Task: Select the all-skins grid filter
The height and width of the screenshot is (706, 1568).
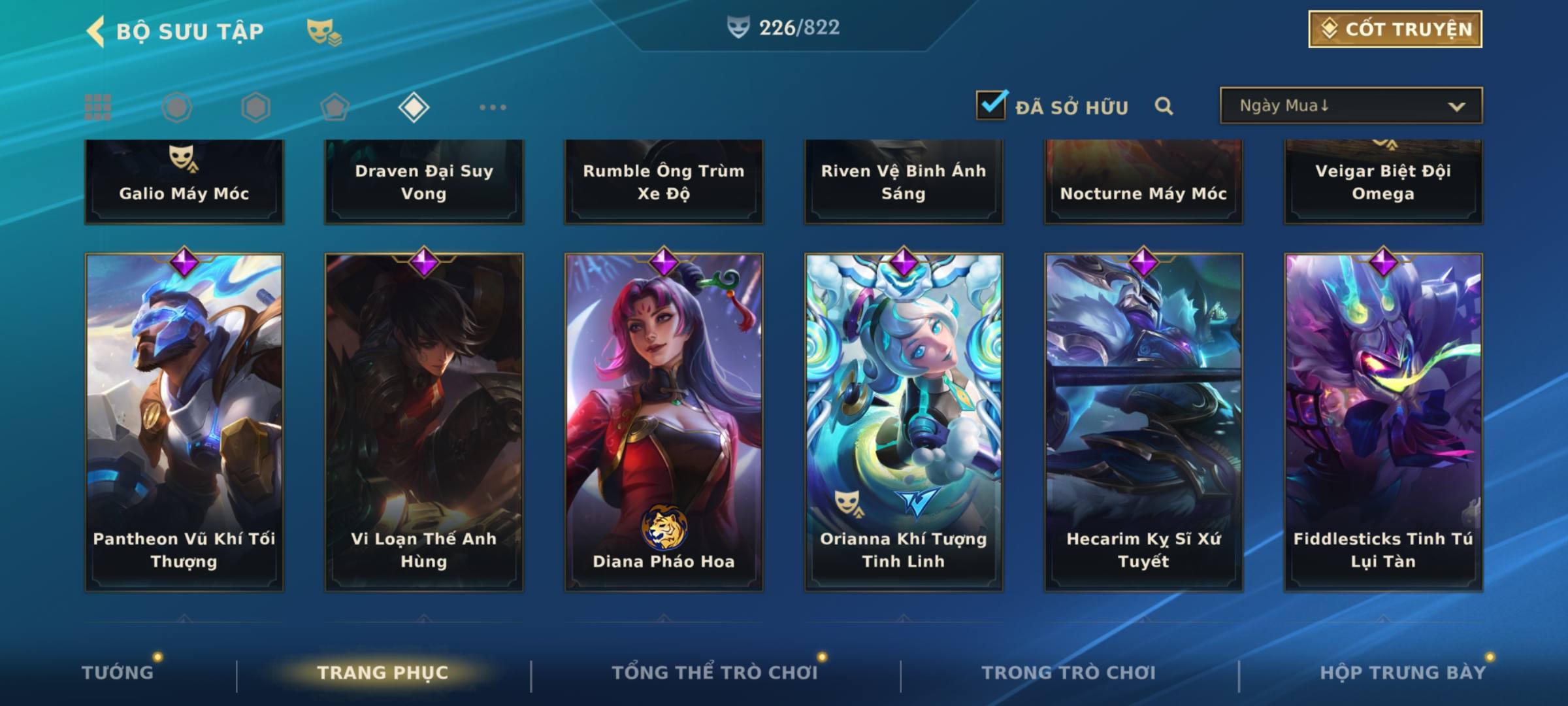Action: click(x=98, y=107)
